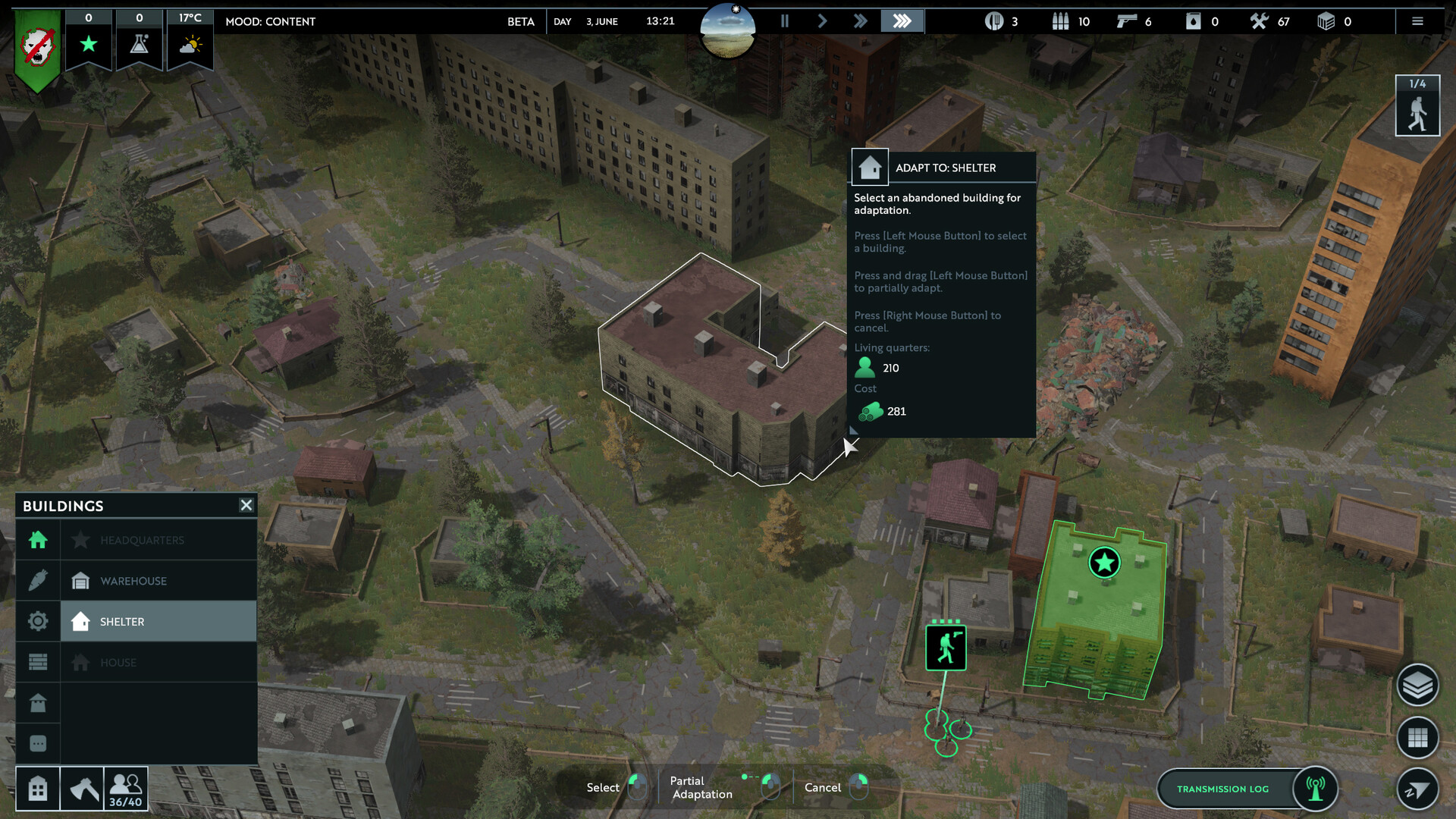The image size is (1456, 819).
Task: Open the gear production building category
Action: point(38,621)
